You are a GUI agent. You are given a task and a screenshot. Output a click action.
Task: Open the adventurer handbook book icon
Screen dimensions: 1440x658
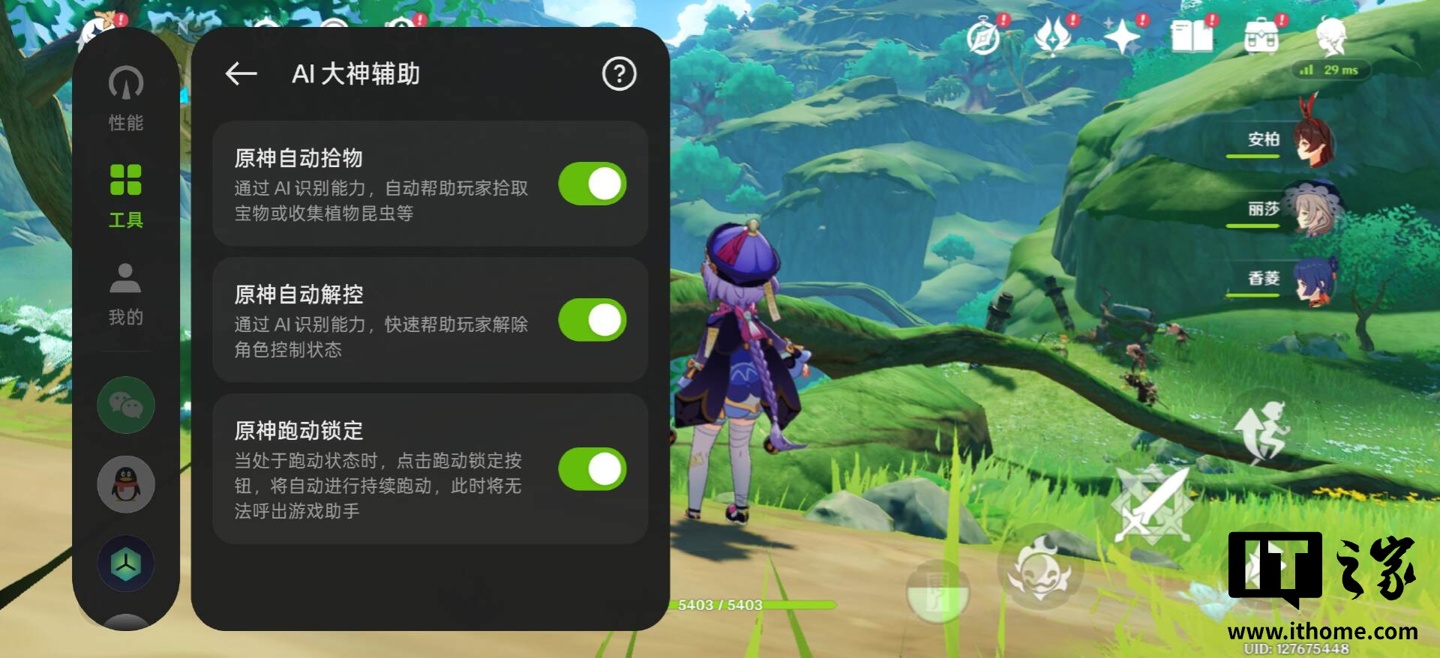(1192, 37)
